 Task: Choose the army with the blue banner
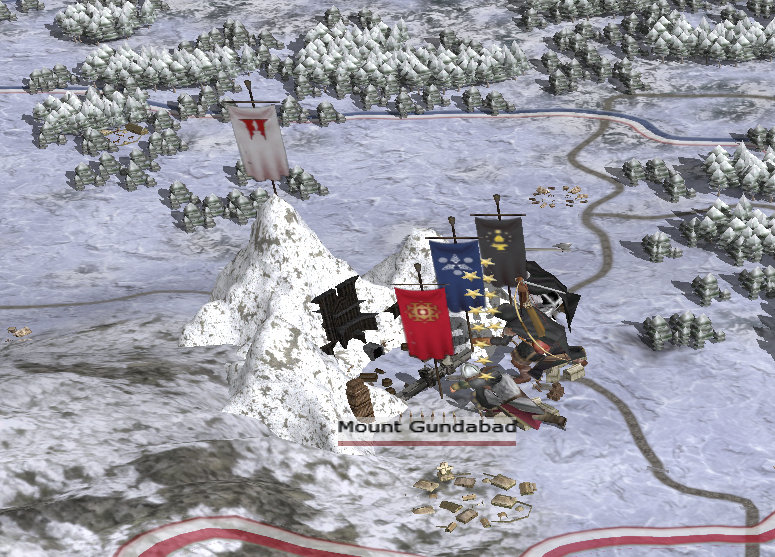[x=456, y=272]
